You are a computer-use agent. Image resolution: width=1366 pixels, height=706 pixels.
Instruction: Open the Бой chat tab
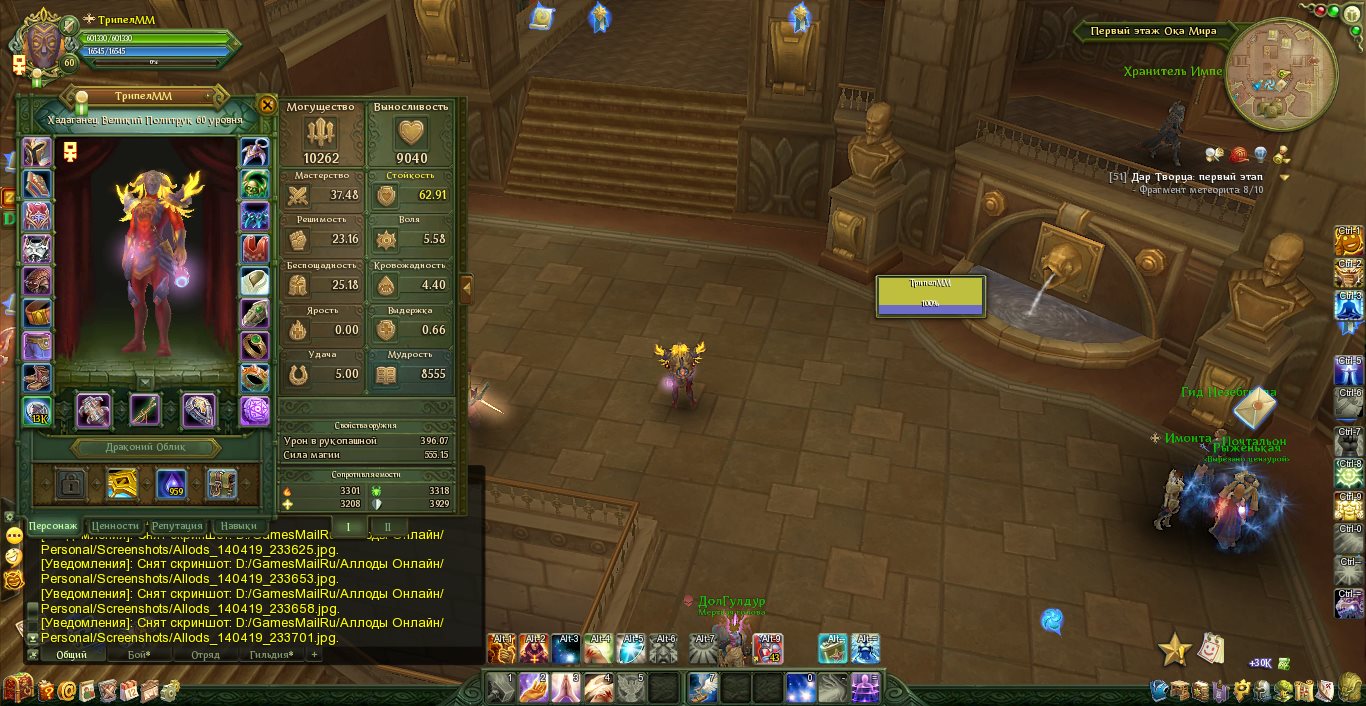139,655
